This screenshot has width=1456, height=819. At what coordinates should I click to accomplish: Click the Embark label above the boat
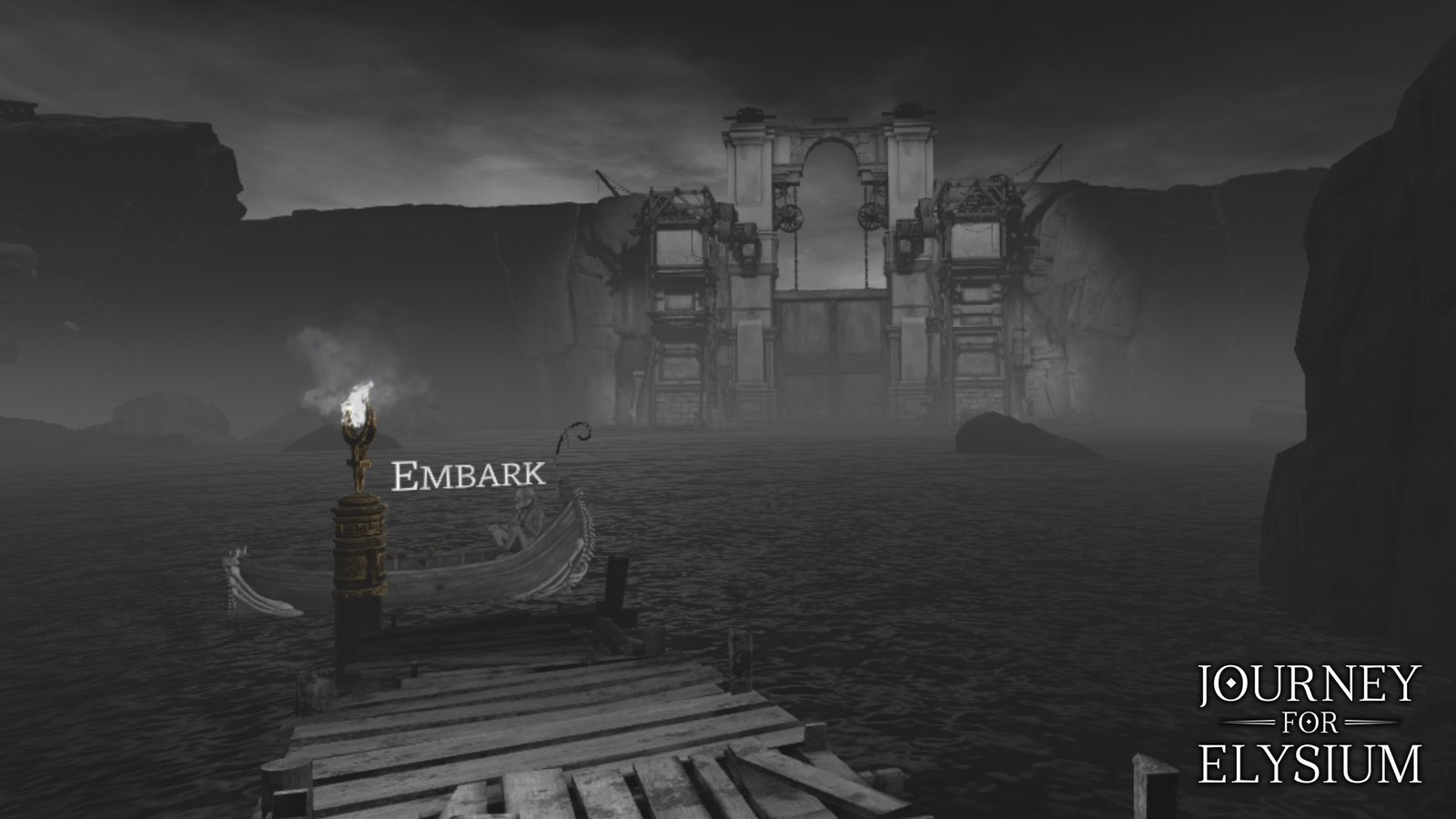(467, 473)
